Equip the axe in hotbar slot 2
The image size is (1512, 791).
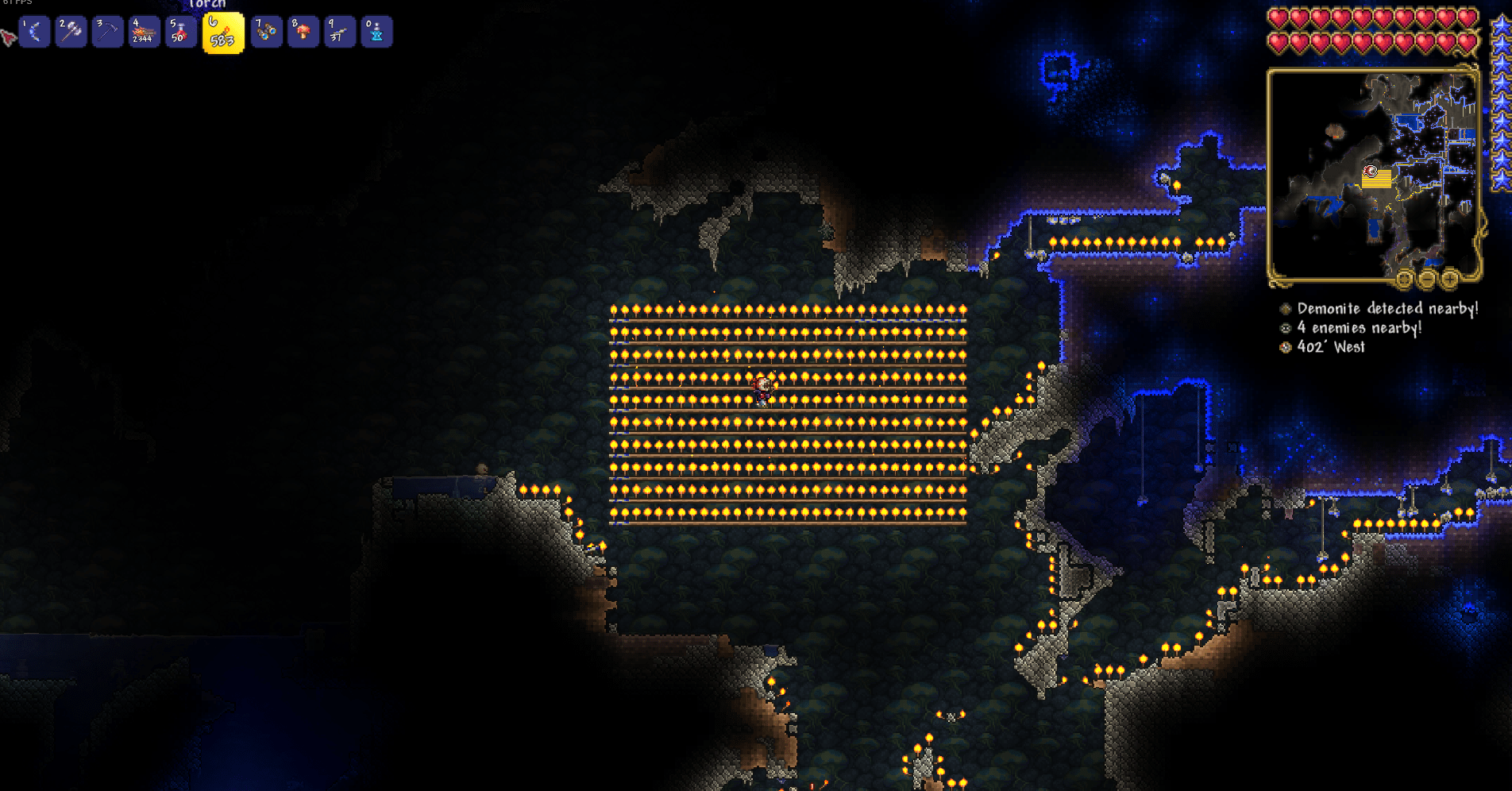71,32
